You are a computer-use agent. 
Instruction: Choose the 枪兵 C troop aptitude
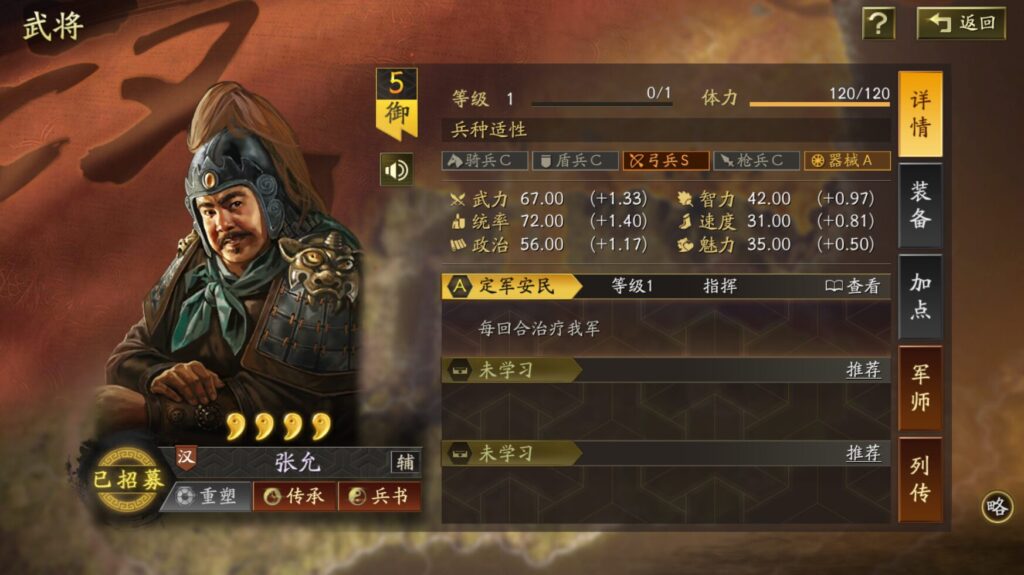[756, 160]
